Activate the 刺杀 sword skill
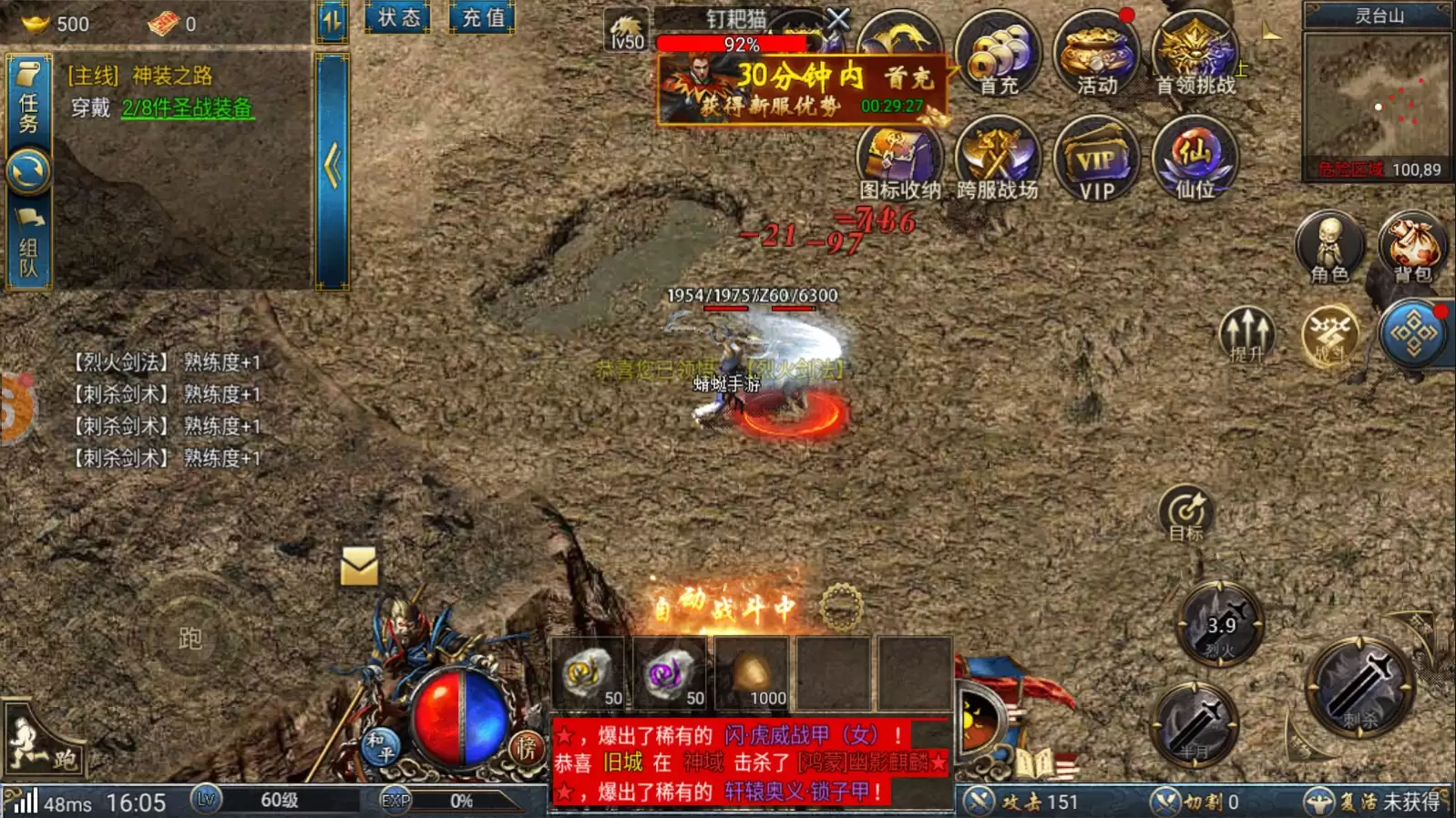The image size is (1456, 818). pos(1360,688)
